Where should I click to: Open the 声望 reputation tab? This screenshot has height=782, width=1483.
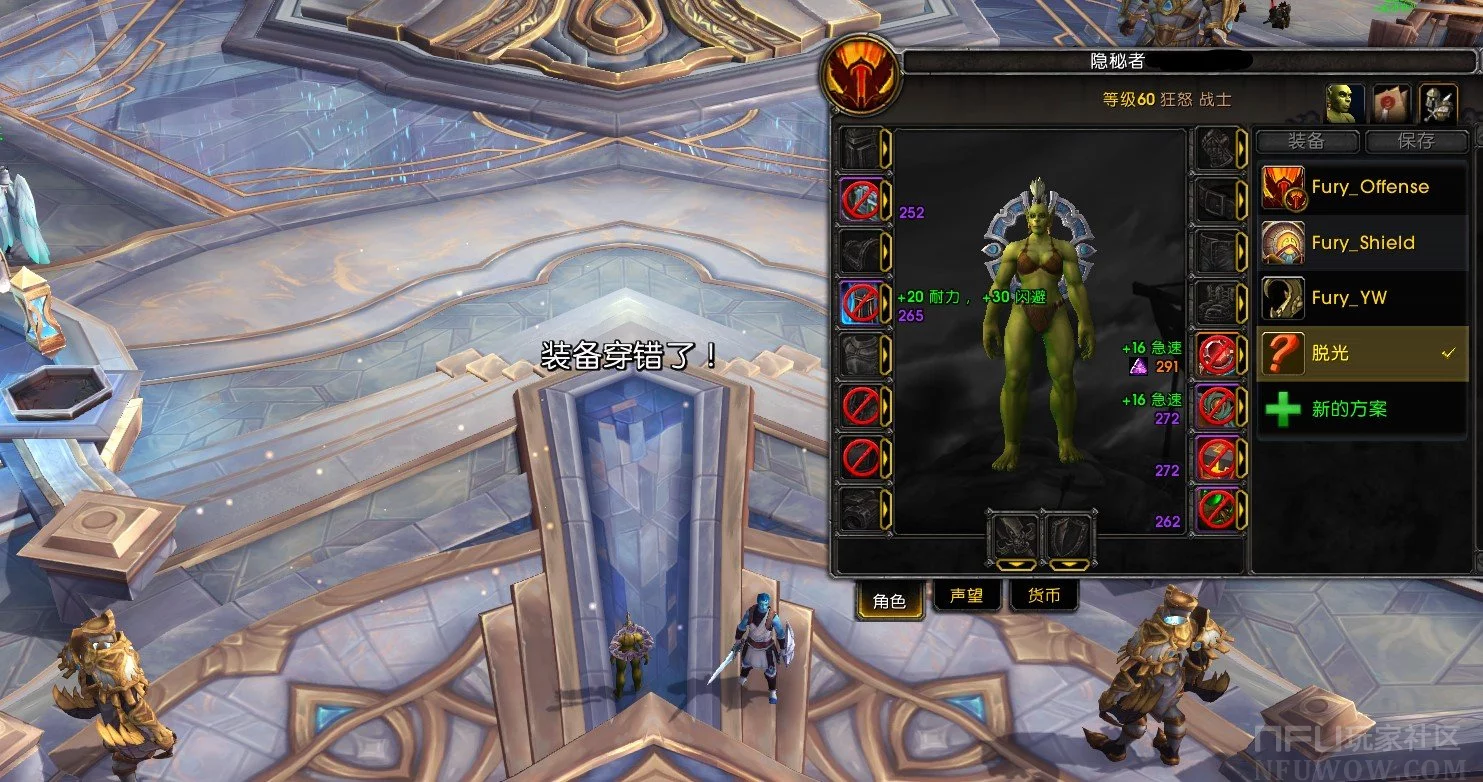(x=966, y=597)
